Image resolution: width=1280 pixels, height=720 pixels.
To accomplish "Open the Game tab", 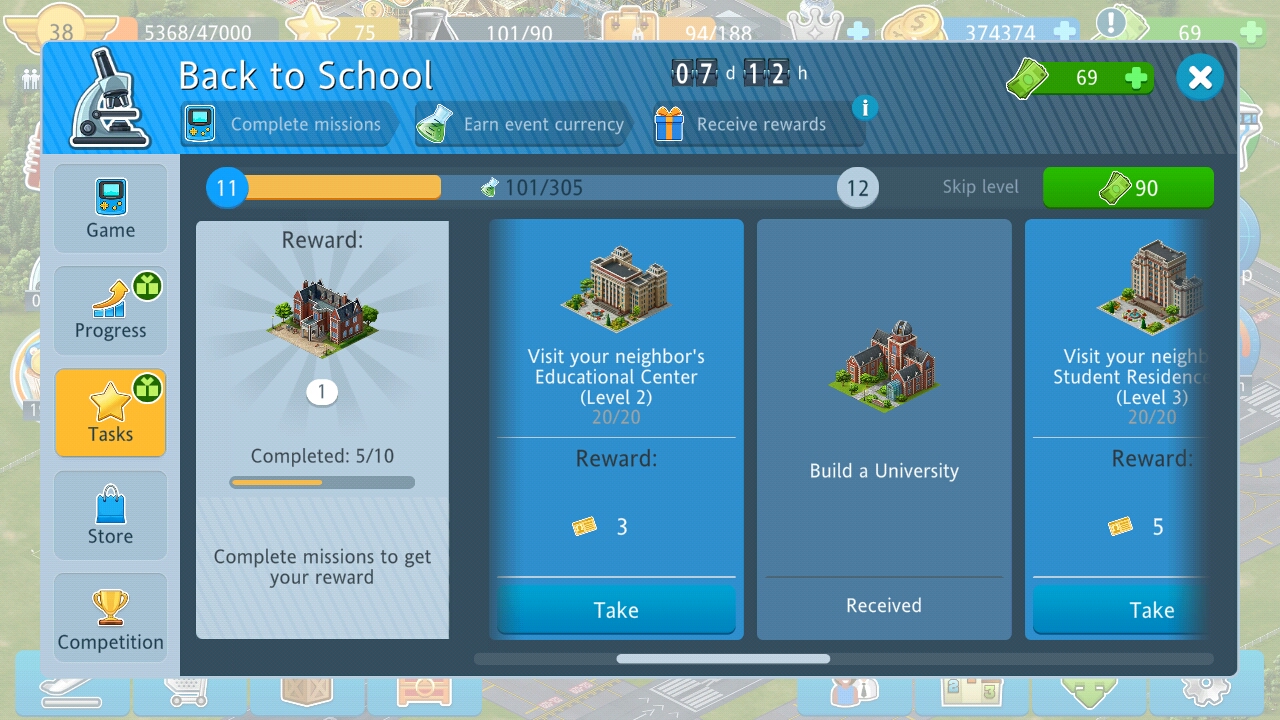I will pyautogui.click(x=110, y=209).
